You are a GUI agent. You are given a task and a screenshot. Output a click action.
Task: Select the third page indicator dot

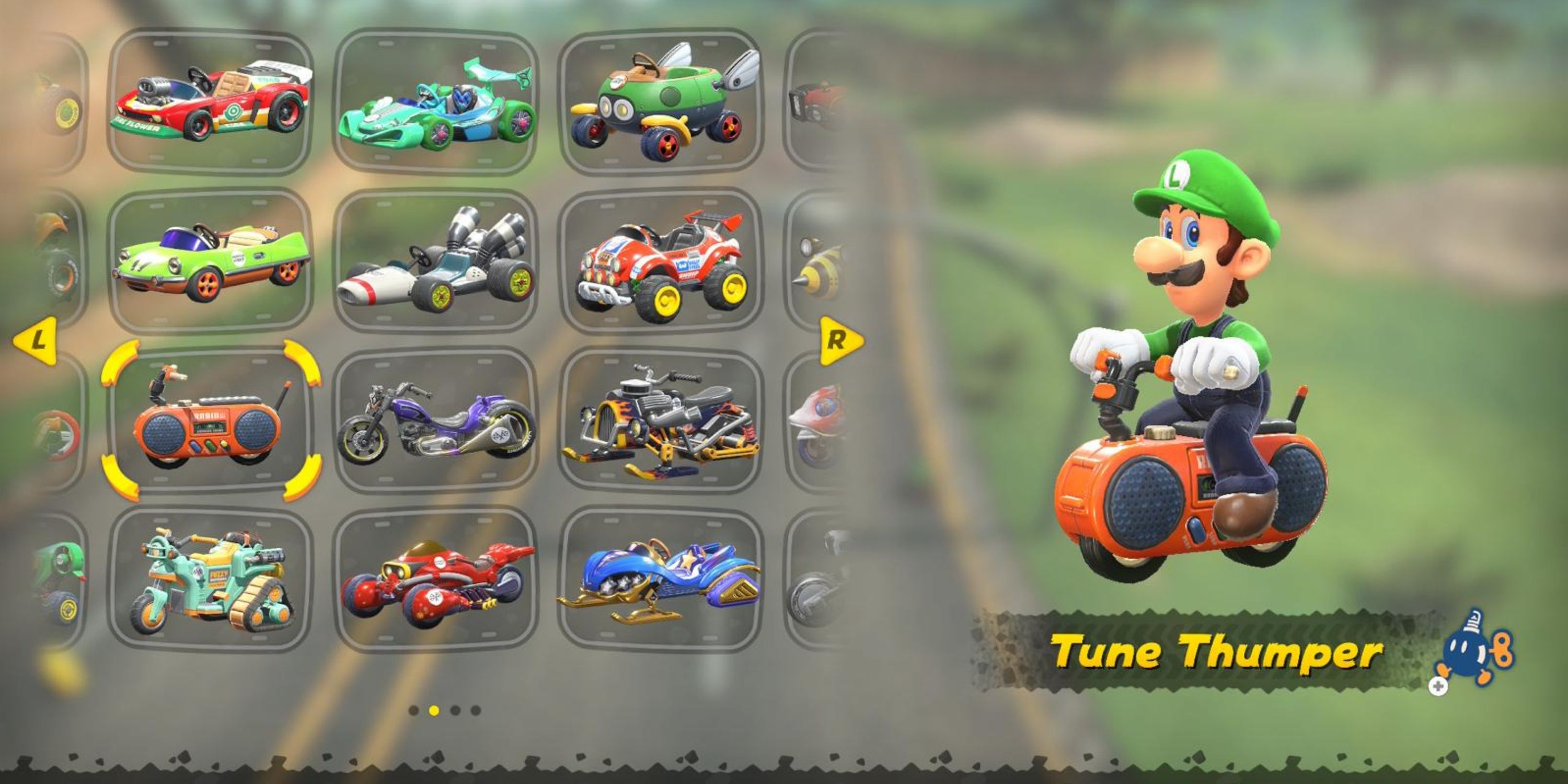[455, 710]
